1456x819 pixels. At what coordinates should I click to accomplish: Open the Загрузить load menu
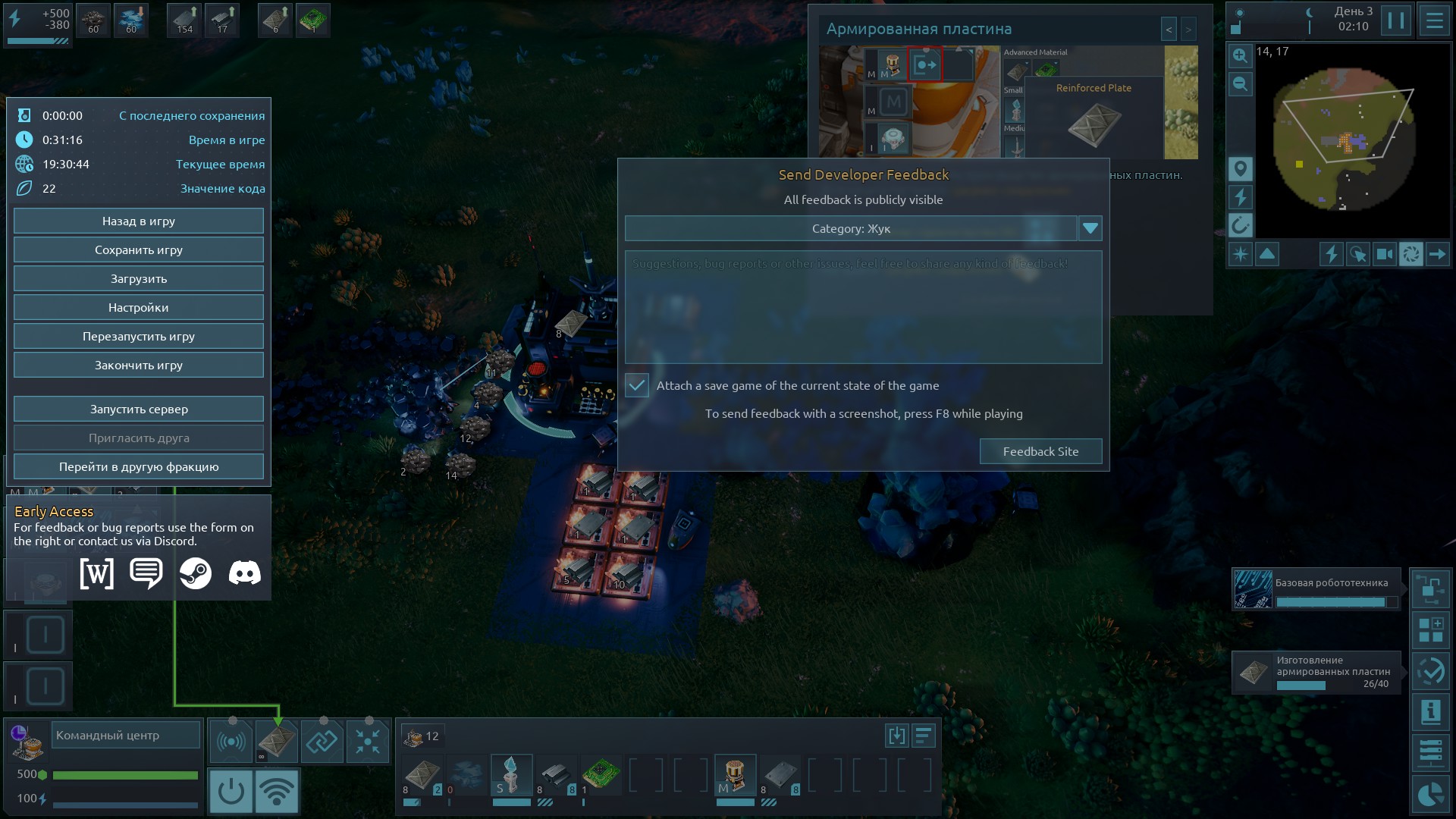[139, 279]
